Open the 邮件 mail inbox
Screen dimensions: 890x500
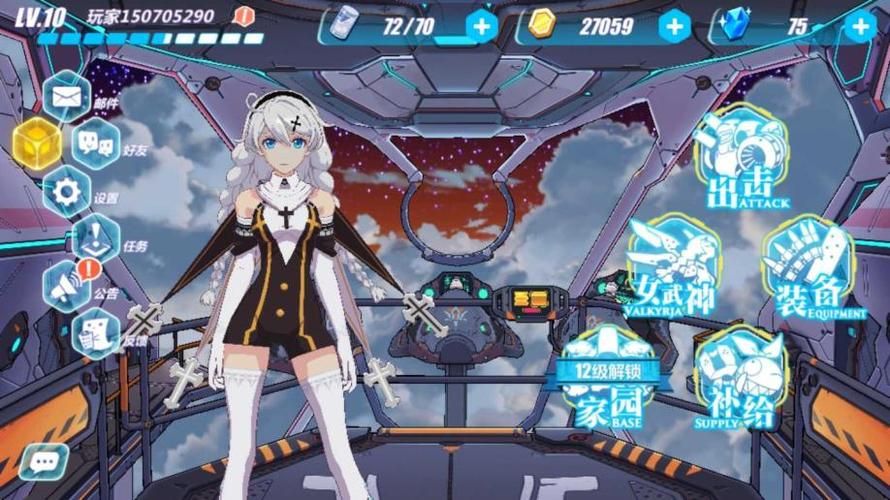(67, 97)
